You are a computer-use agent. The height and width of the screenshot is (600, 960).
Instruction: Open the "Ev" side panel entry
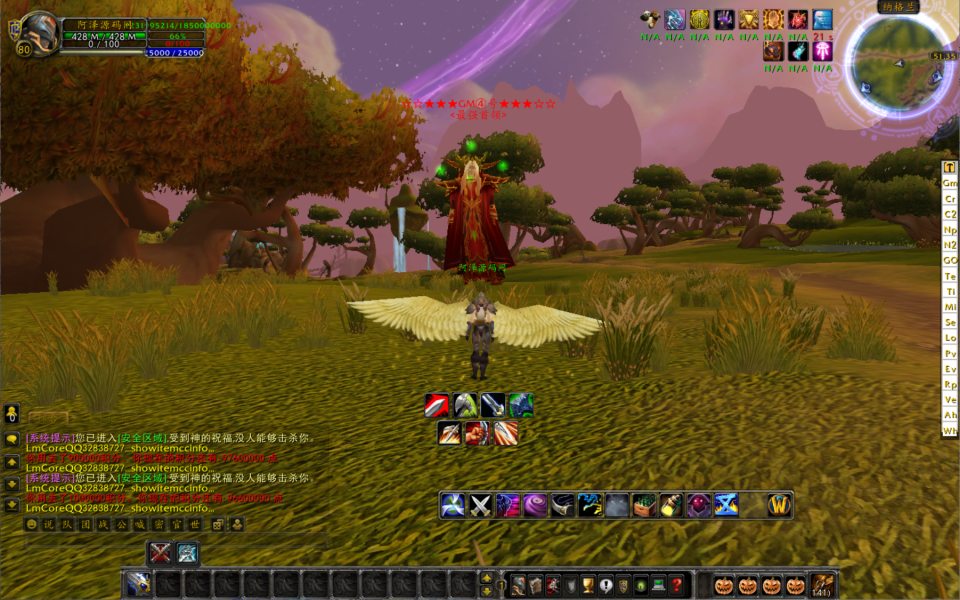pos(950,369)
